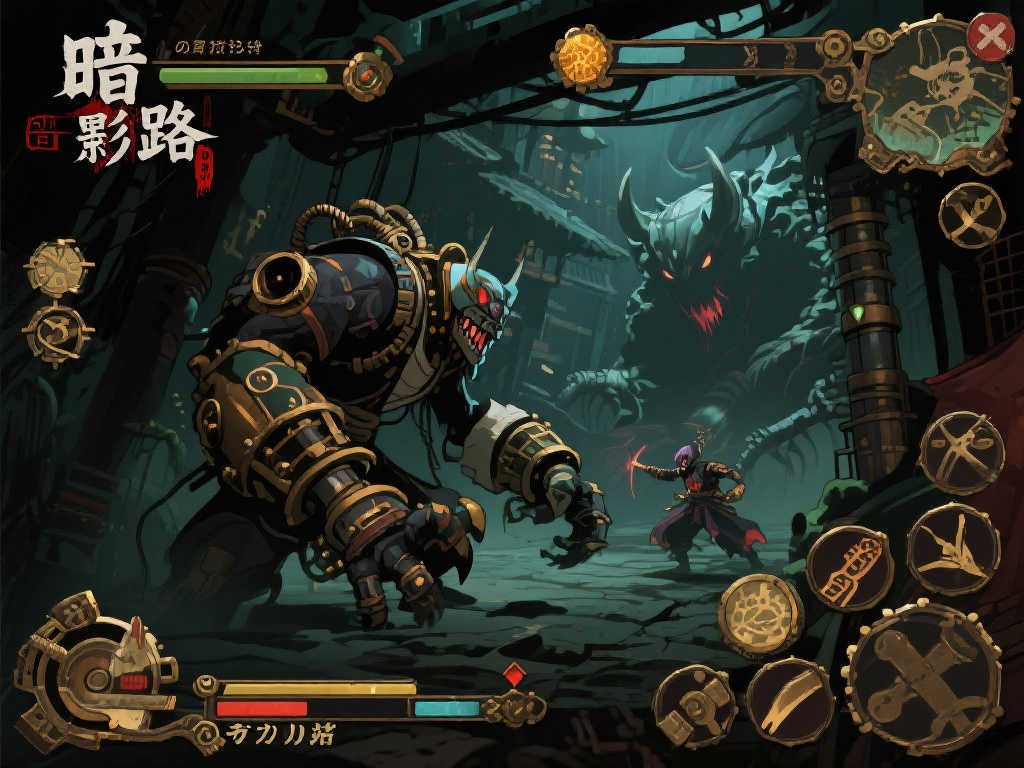Activate the golden gear medallion skill
Viewport: 1024px width, 768px height.
761,614
